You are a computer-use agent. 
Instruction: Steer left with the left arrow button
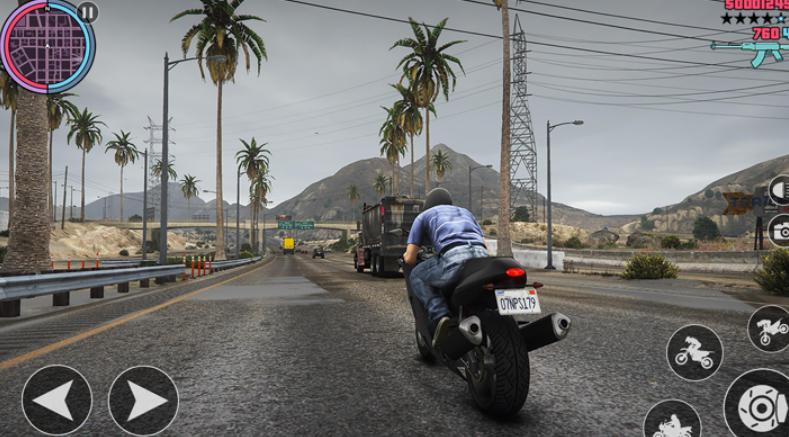click(x=56, y=400)
